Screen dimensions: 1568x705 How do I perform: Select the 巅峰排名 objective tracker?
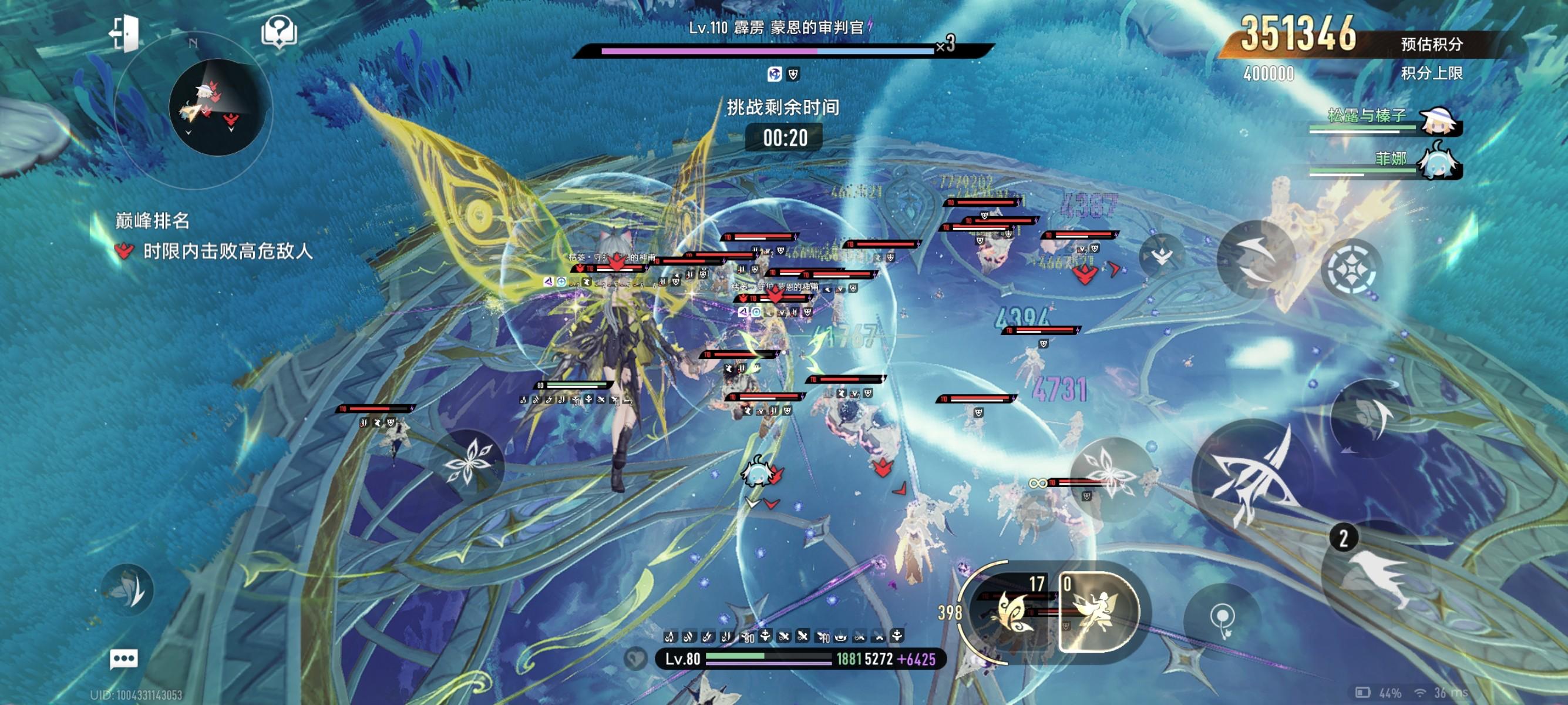click(152, 220)
